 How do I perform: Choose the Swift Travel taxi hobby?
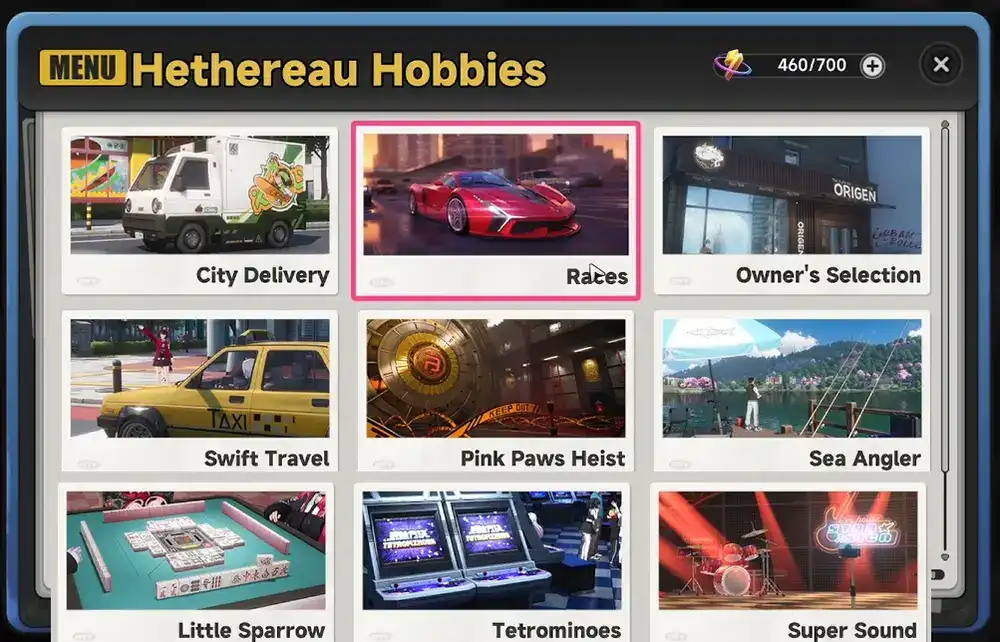coord(199,390)
